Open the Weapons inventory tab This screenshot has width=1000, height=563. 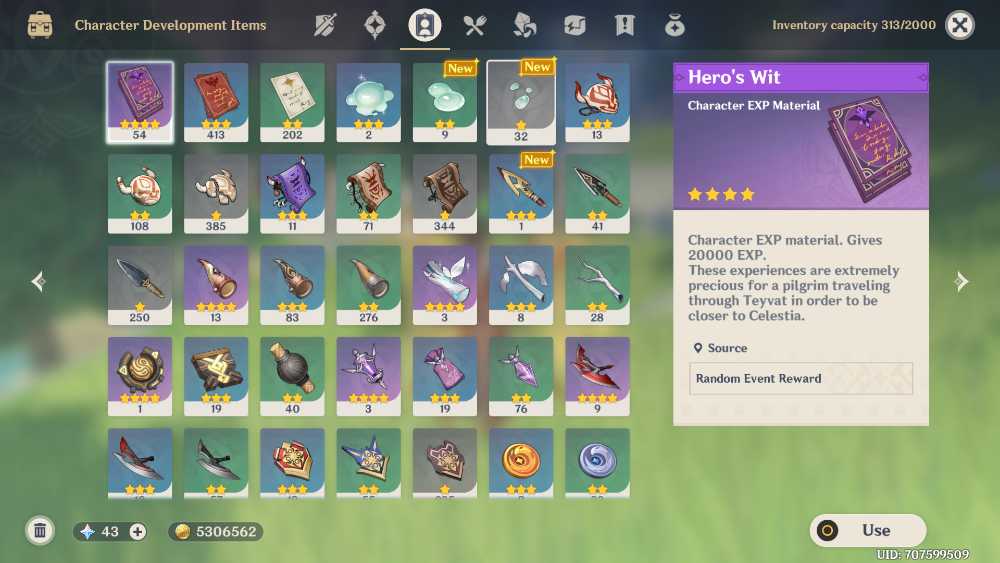(325, 25)
